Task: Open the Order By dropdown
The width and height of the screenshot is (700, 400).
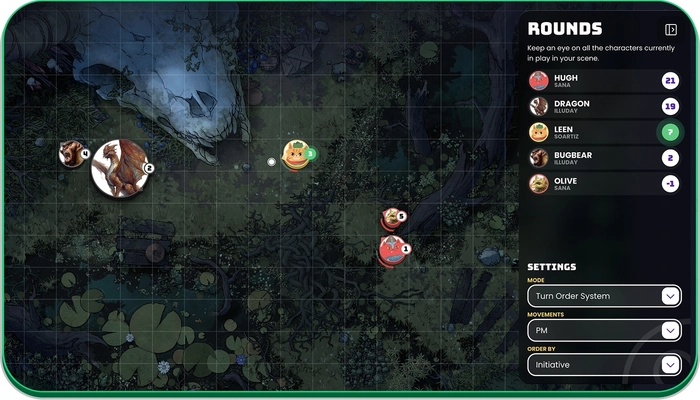Action: tap(604, 365)
